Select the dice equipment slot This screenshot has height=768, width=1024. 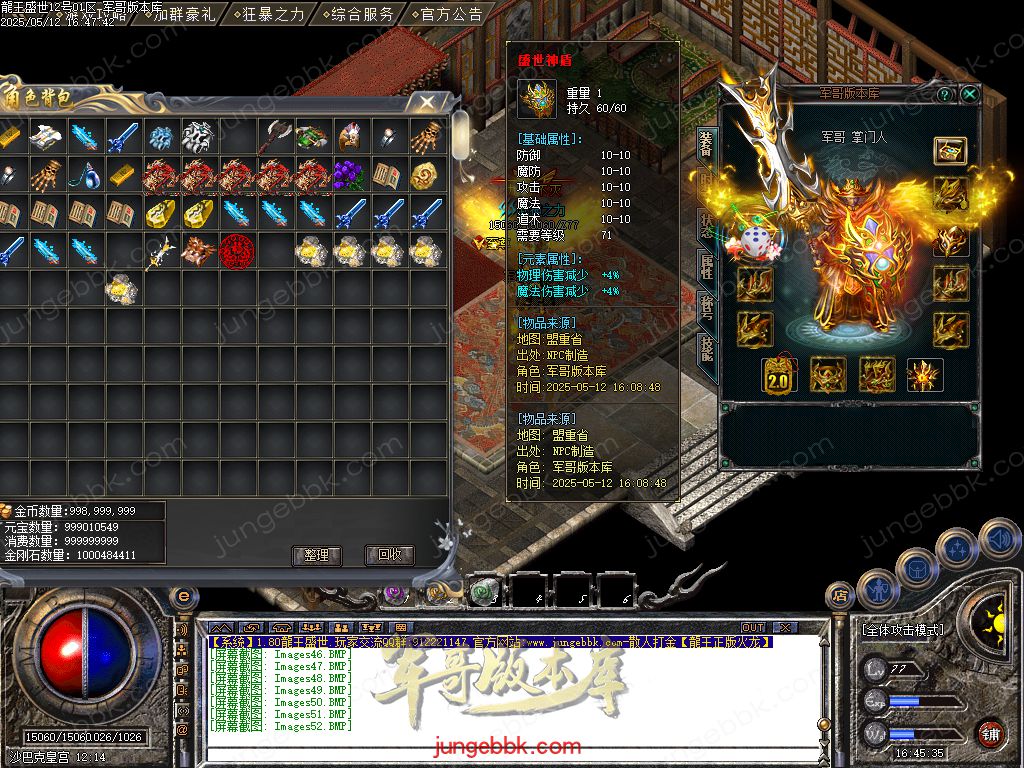click(755, 241)
